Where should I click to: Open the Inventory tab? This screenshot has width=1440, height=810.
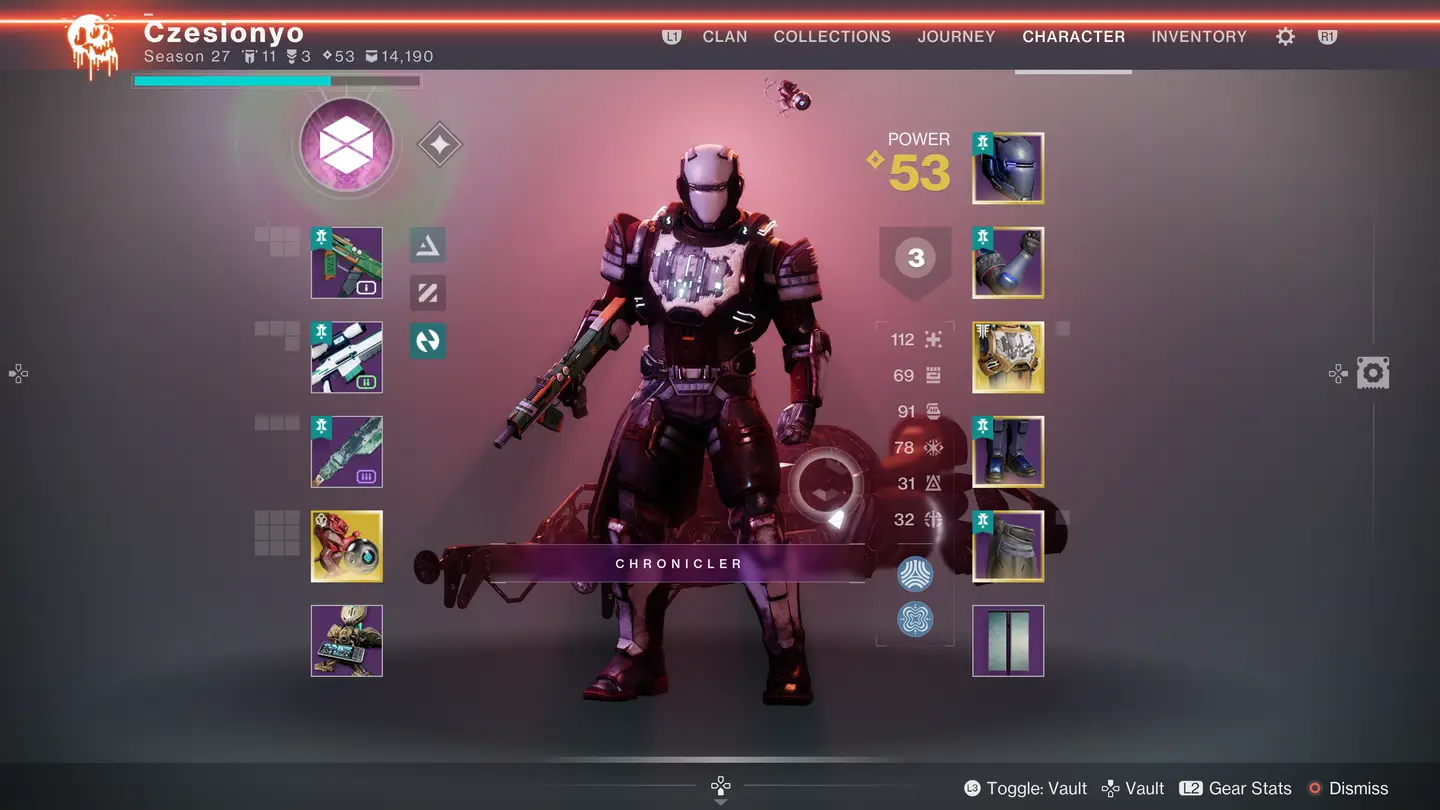(x=1199, y=37)
